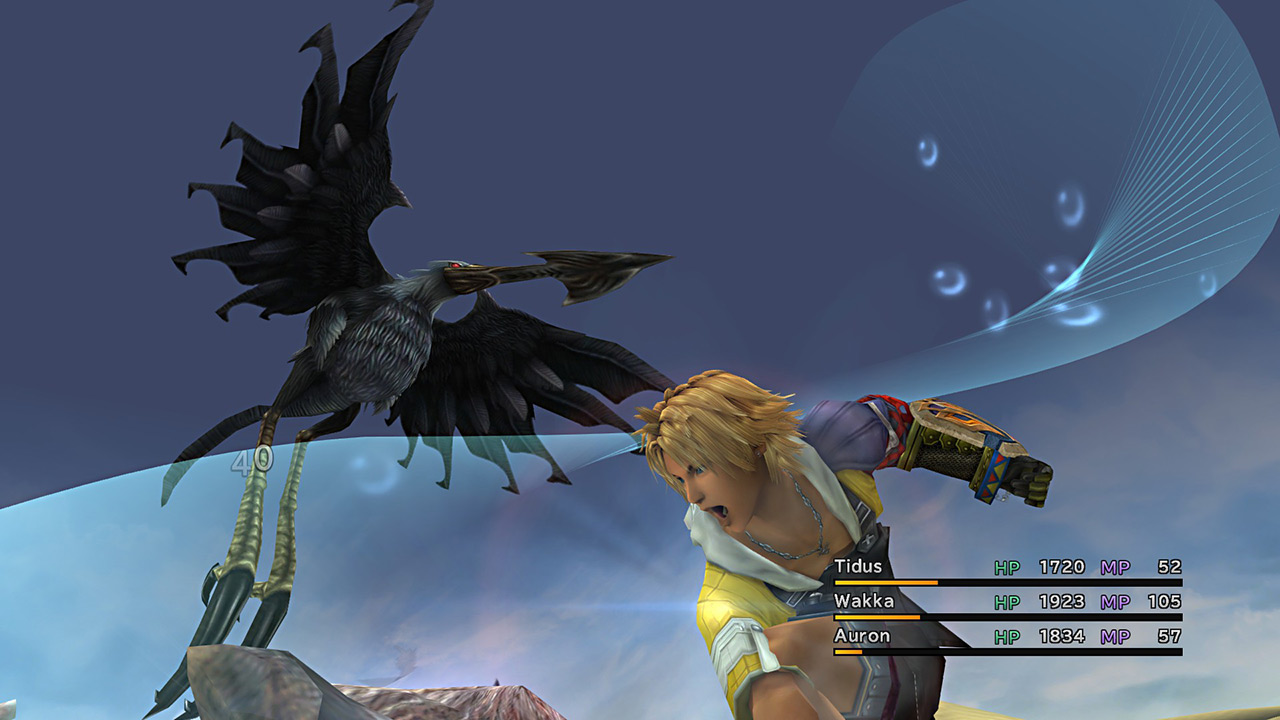Viewport: 1280px width, 720px height.
Task: Select Tidus in the party status list
Action: click(859, 567)
